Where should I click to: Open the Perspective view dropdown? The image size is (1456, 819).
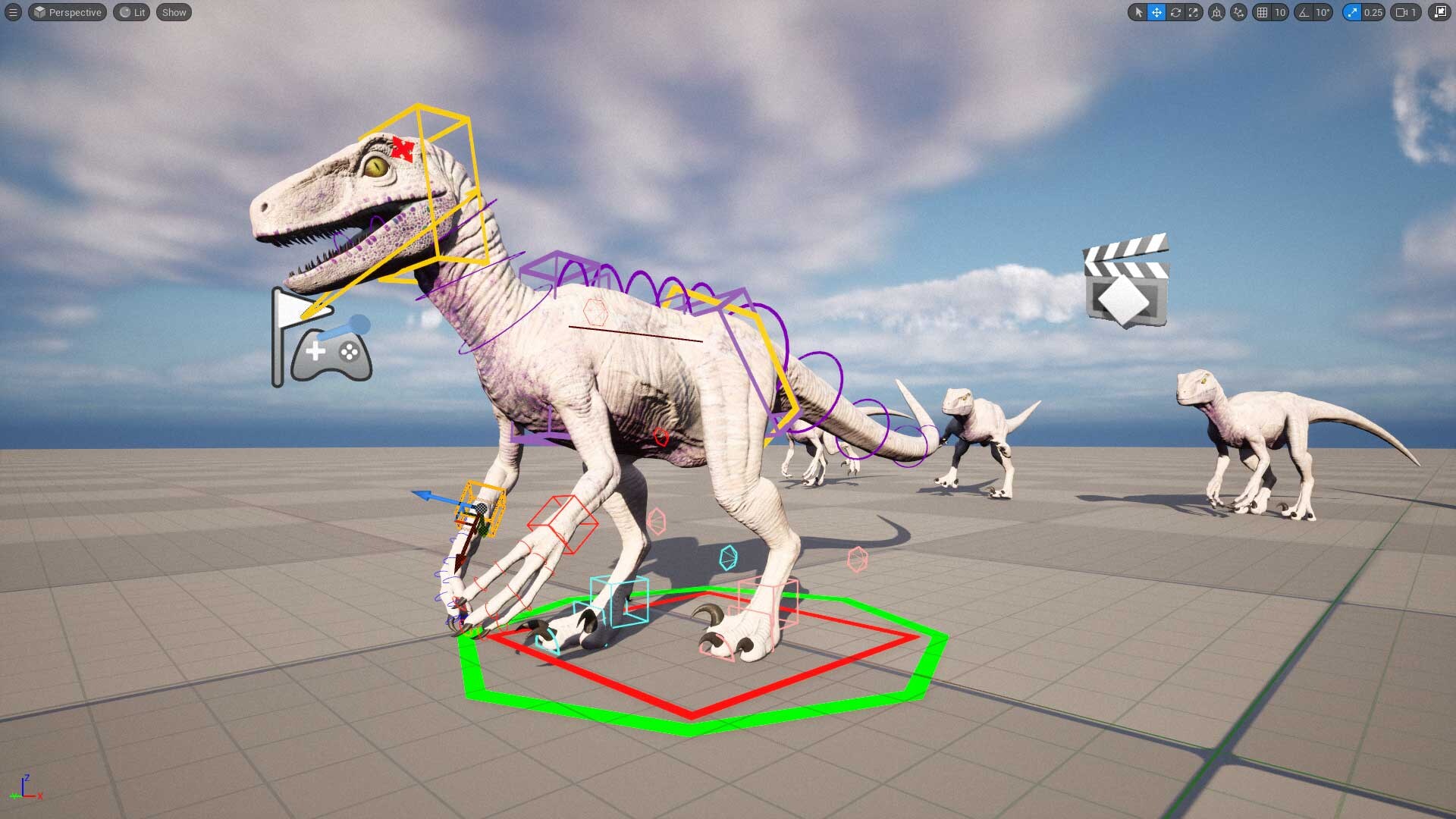[x=67, y=12]
